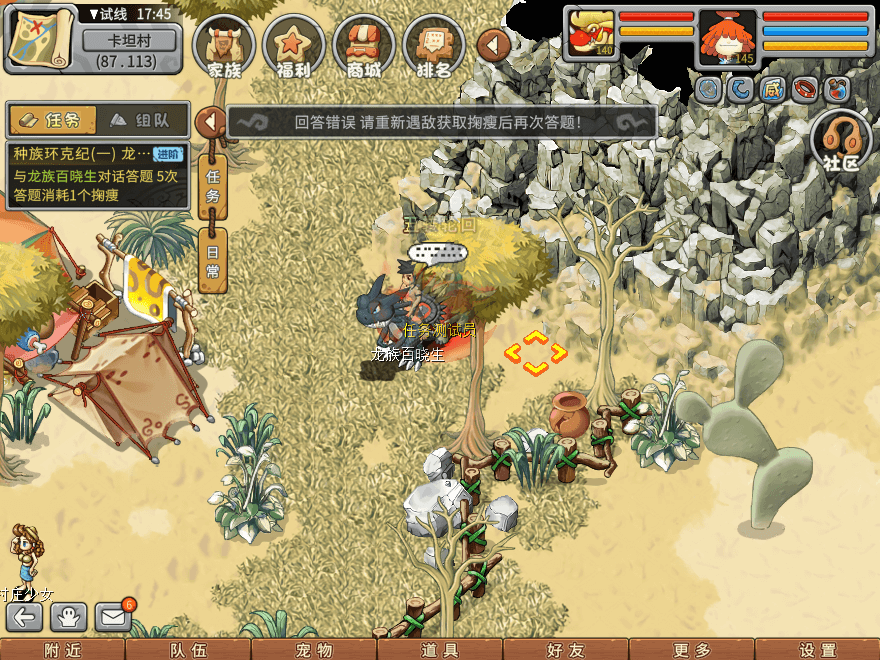Open the 社区 community button
Screen dimensions: 880x660
coord(841,140)
